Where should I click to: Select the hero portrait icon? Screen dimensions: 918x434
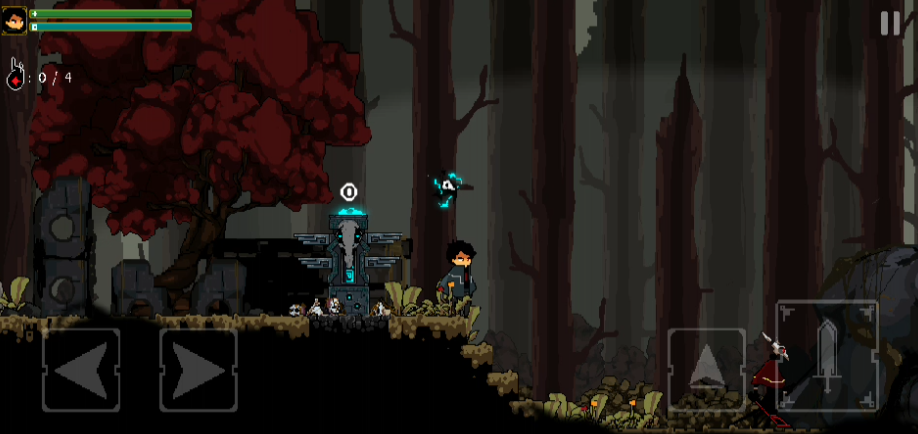(x=15, y=20)
